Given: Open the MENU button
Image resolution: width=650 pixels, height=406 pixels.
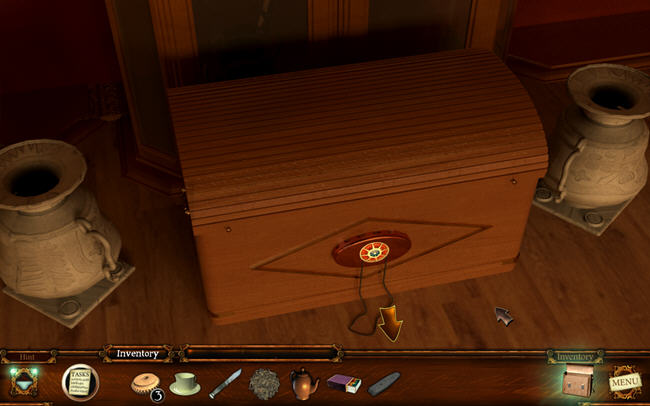Looking at the screenshot, I should click(x=626, y=381).
